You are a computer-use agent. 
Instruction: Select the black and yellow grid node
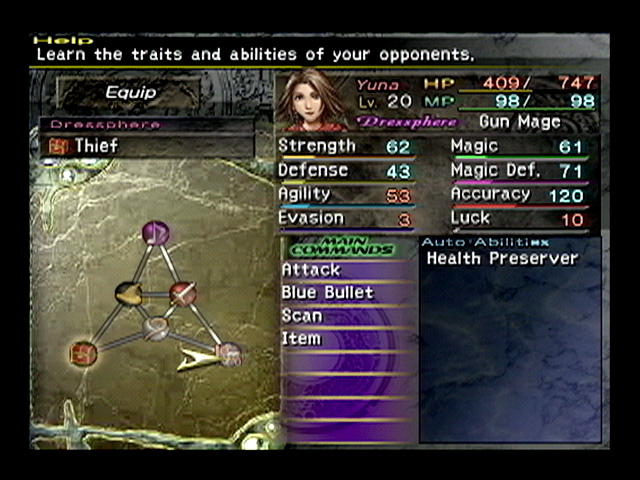[x=129, y=293]
